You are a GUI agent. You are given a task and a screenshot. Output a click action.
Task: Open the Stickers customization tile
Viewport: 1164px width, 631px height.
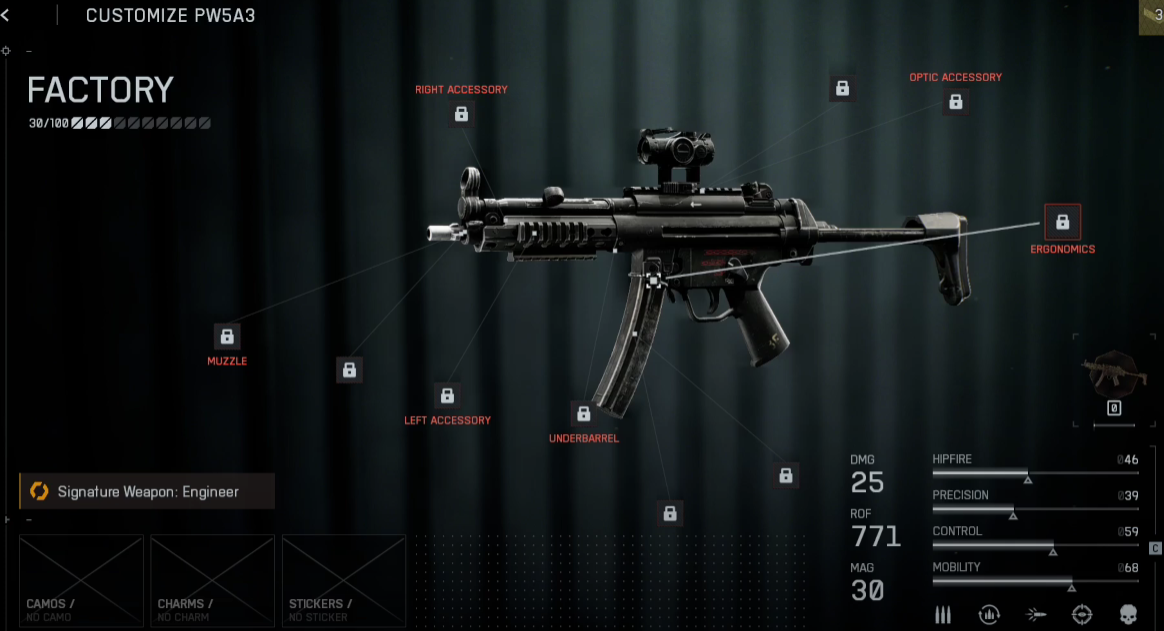343,581
